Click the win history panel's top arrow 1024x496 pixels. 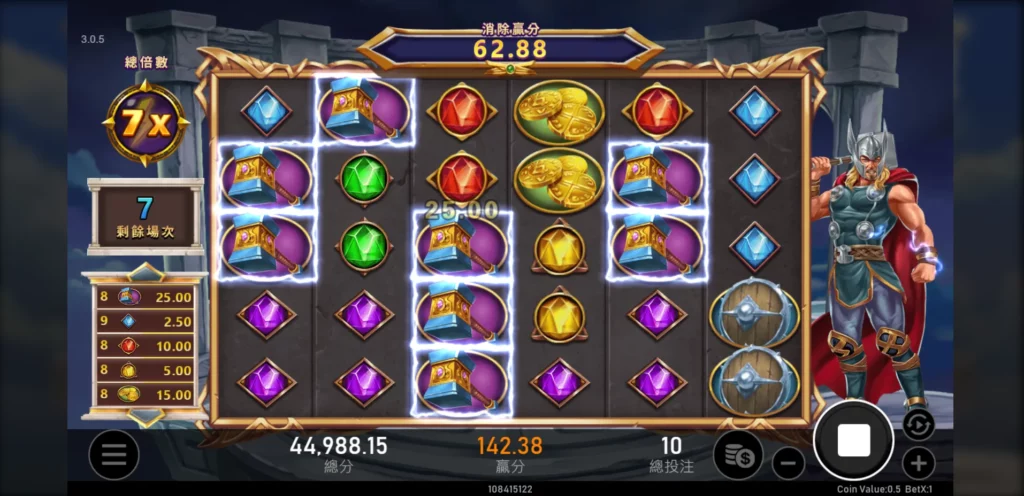[145, 272]
